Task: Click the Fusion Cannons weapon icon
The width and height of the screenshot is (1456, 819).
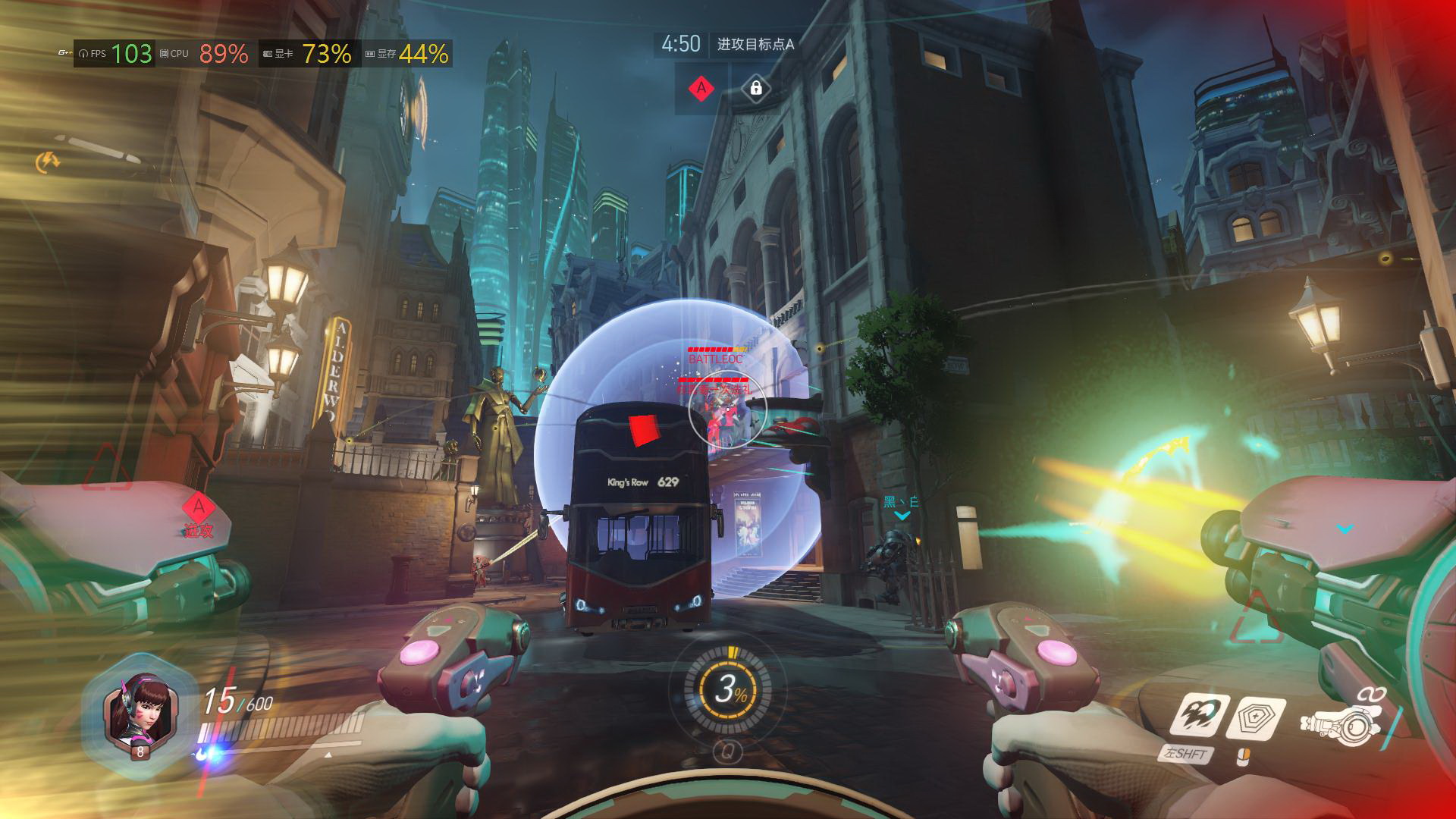Action: coord(1342,726)
